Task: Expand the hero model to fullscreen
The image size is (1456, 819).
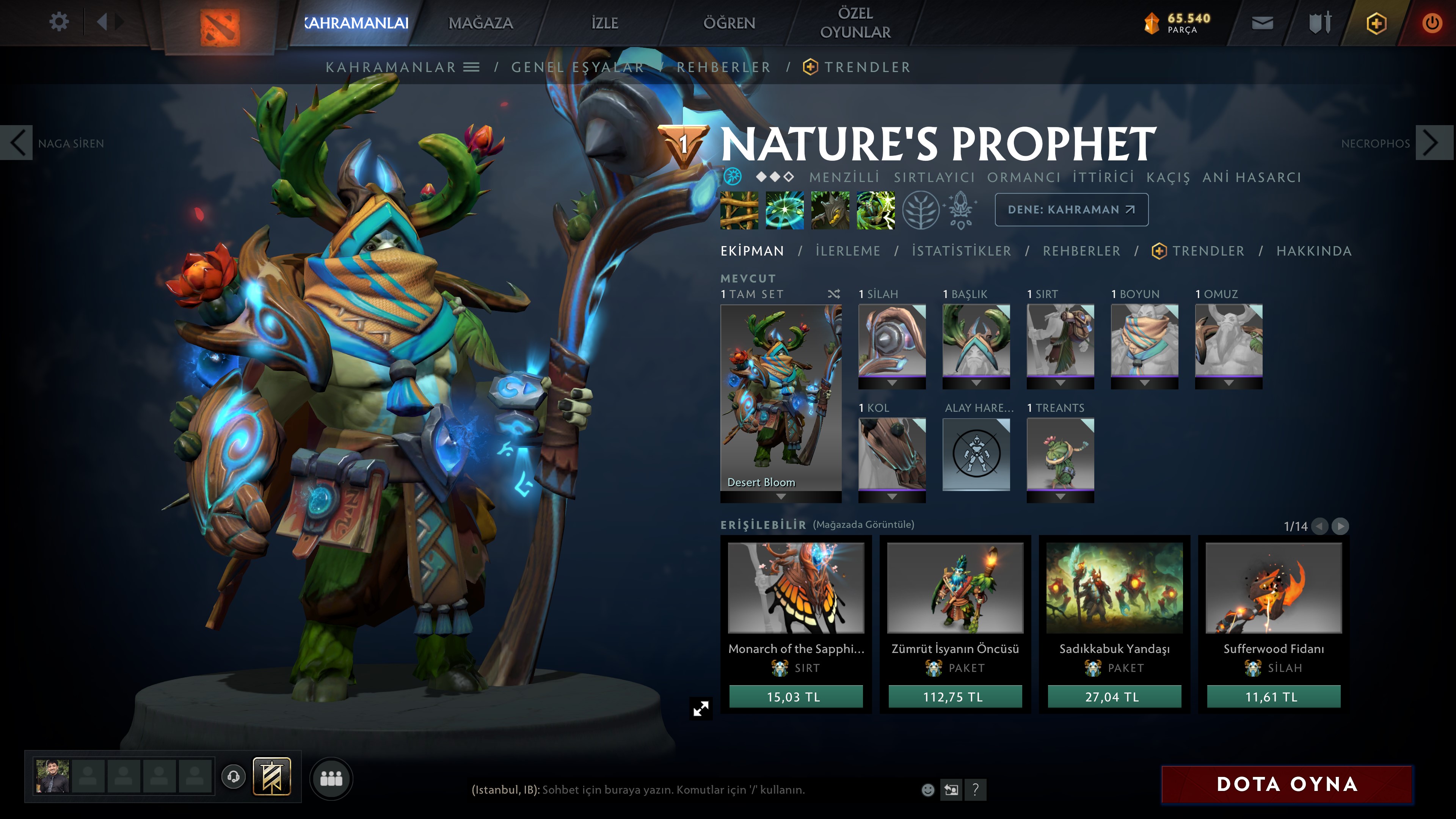Action: coord(701,708)
